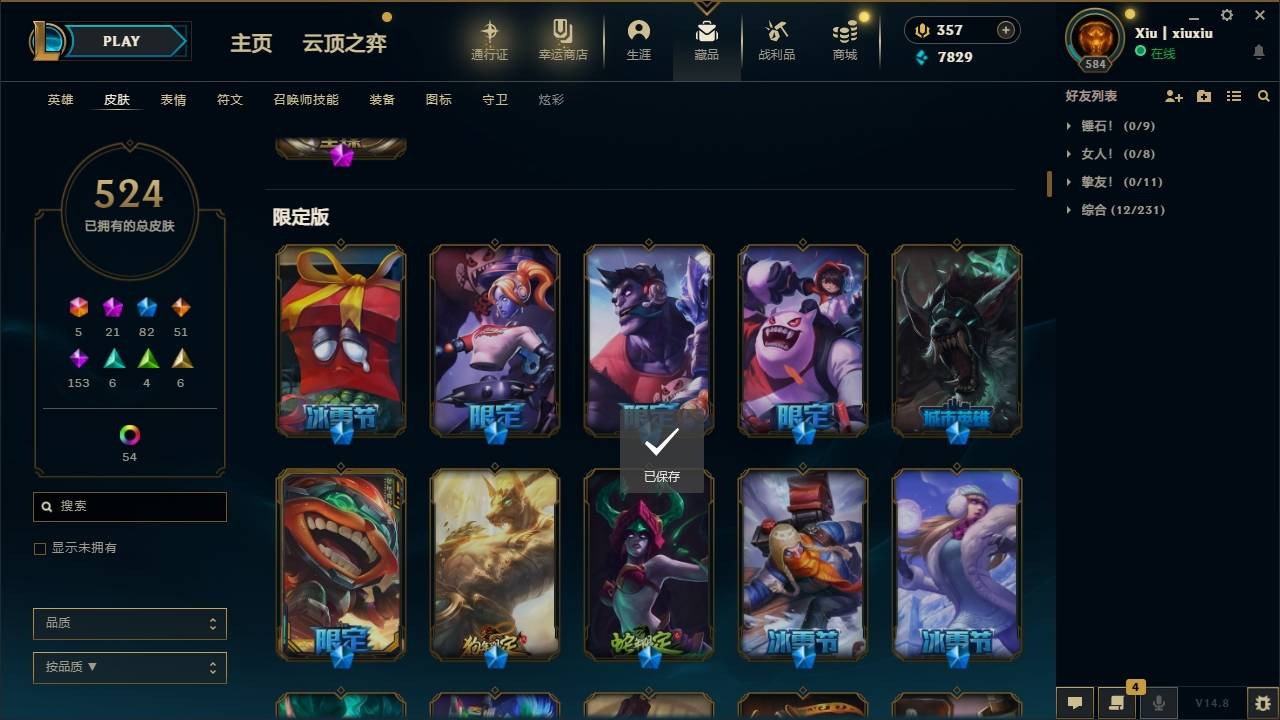Click the add friend icon
This screenshot has width=1280, height=720.
pos(1173,95)
